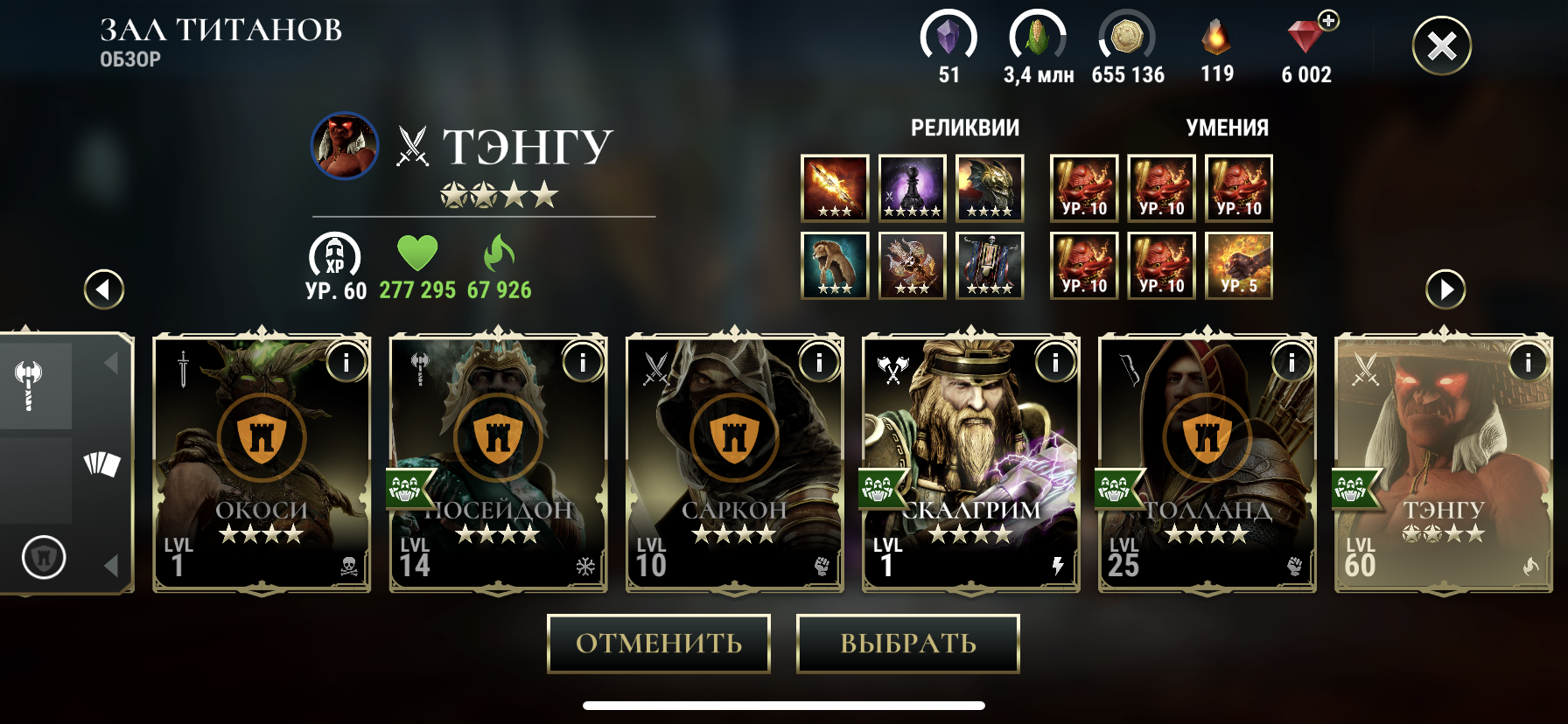This screenshot has width=1568, height=724.
Task: Confirm with the ВЫБРАТЬ button
Action: (907, 644)
